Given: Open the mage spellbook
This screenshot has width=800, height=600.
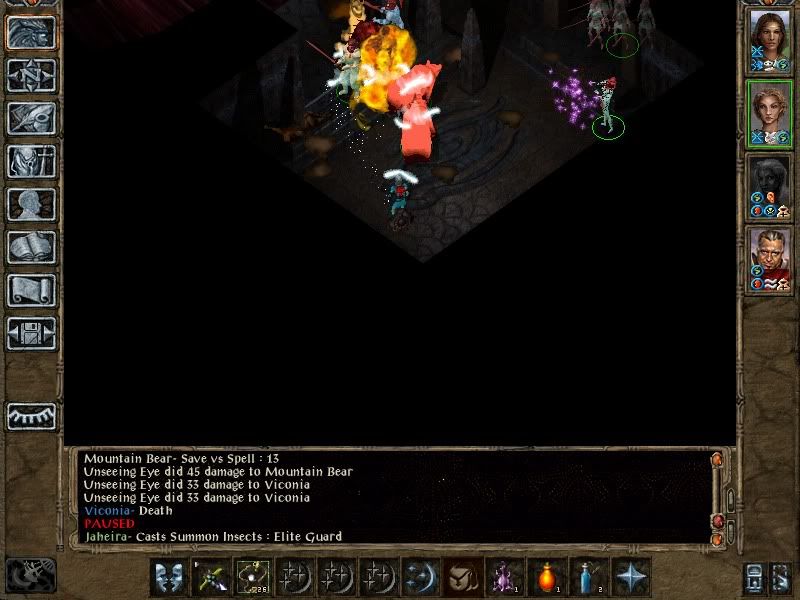Looking at the screenshot, I should 31,247.
